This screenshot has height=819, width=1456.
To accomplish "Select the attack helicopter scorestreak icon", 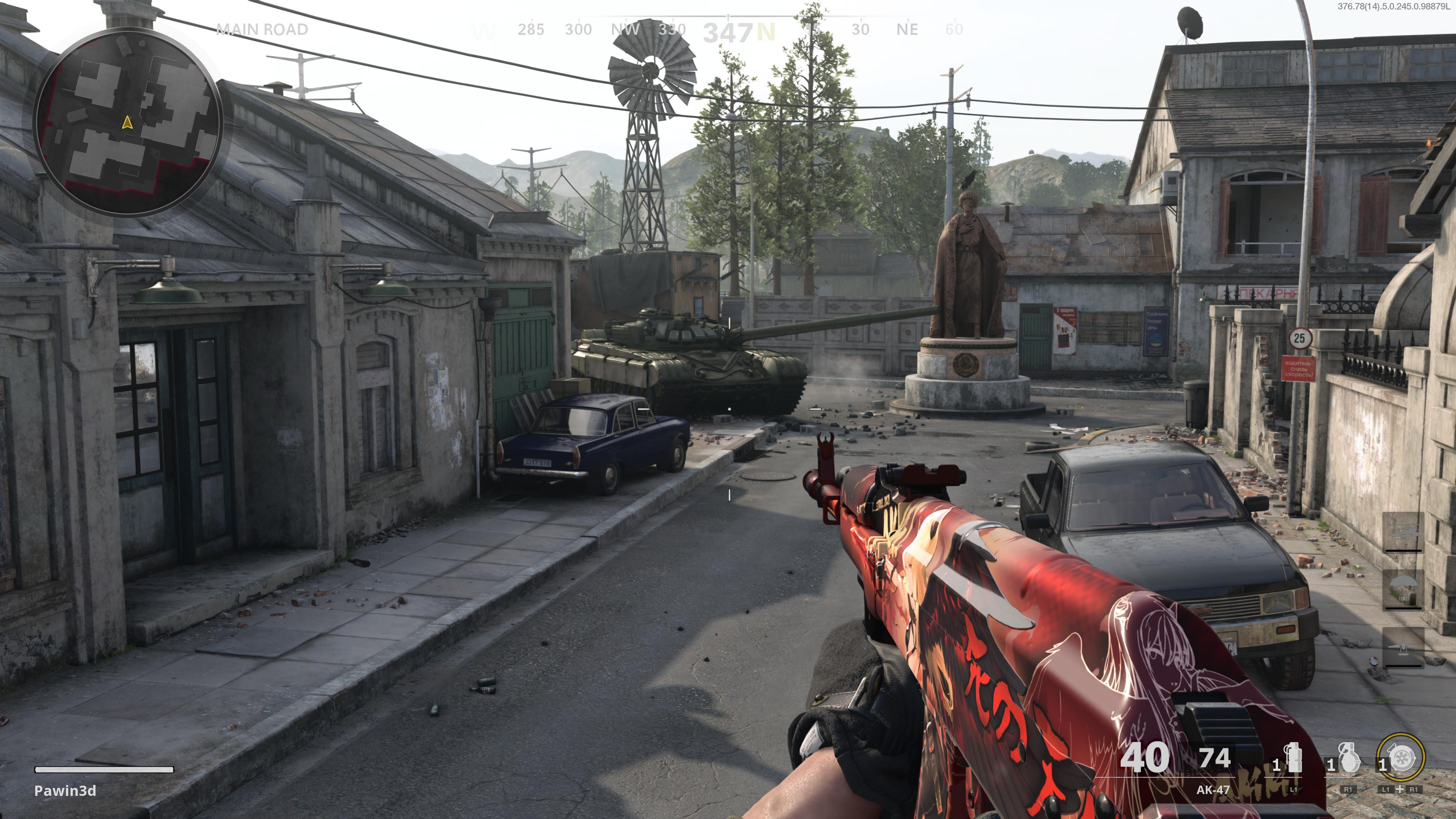I will pyautogui.click(x=1403, y=531).
